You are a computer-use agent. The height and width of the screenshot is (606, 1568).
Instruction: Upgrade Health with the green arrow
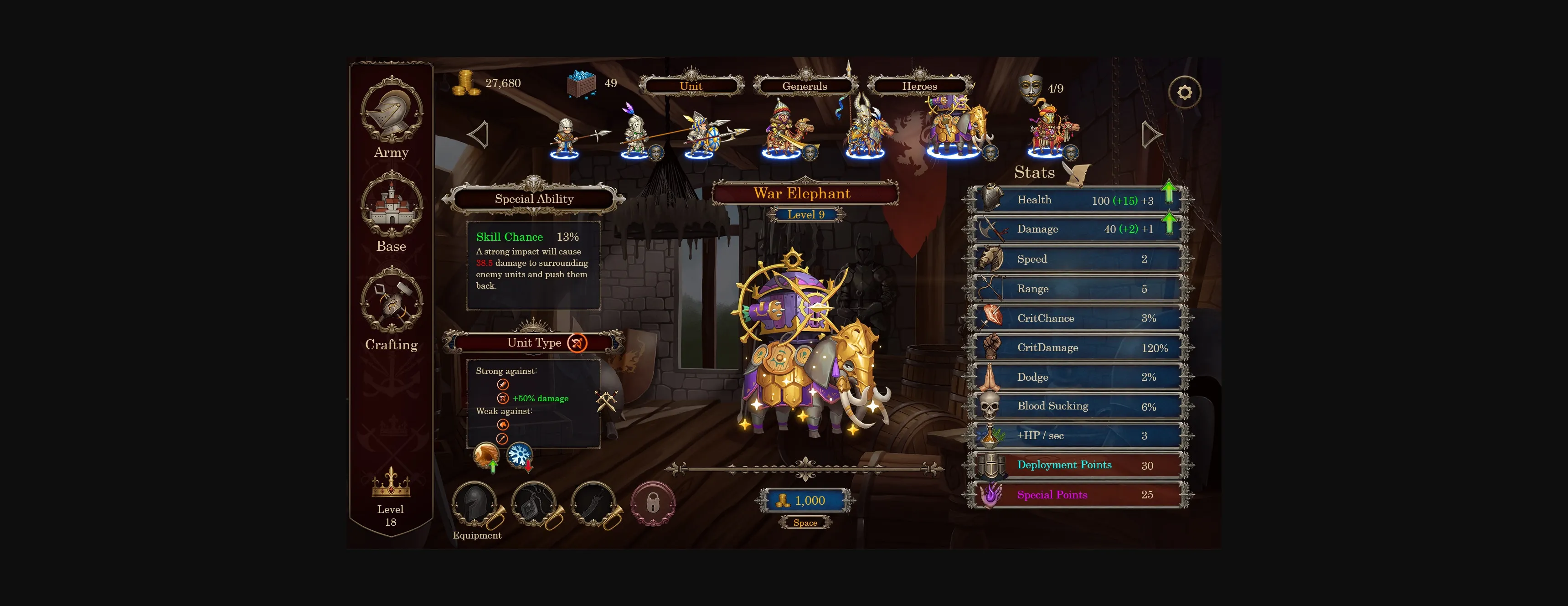(1168, 192)
